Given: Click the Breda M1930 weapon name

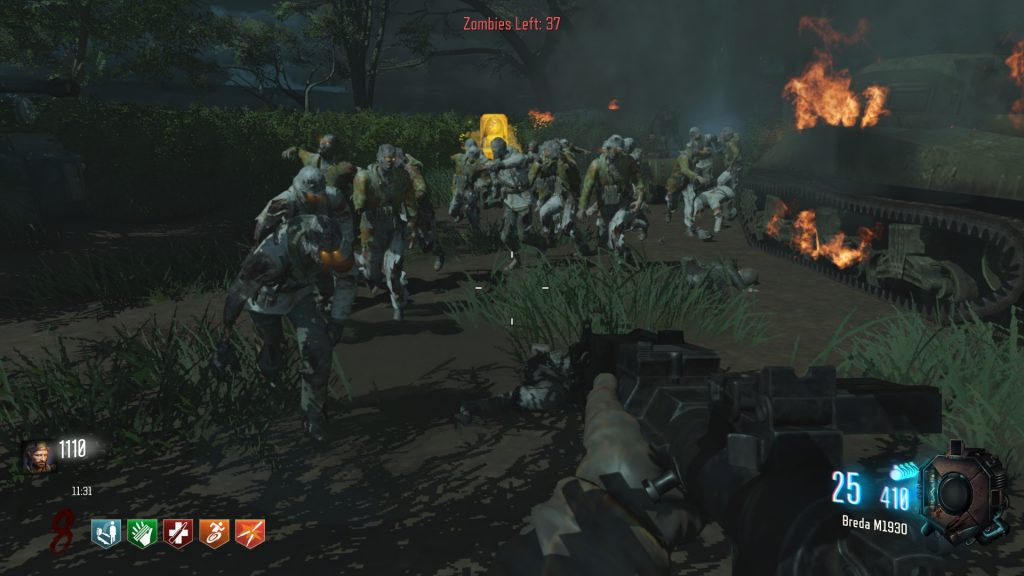Looking at the screenshot, I should tap(874, 527).
